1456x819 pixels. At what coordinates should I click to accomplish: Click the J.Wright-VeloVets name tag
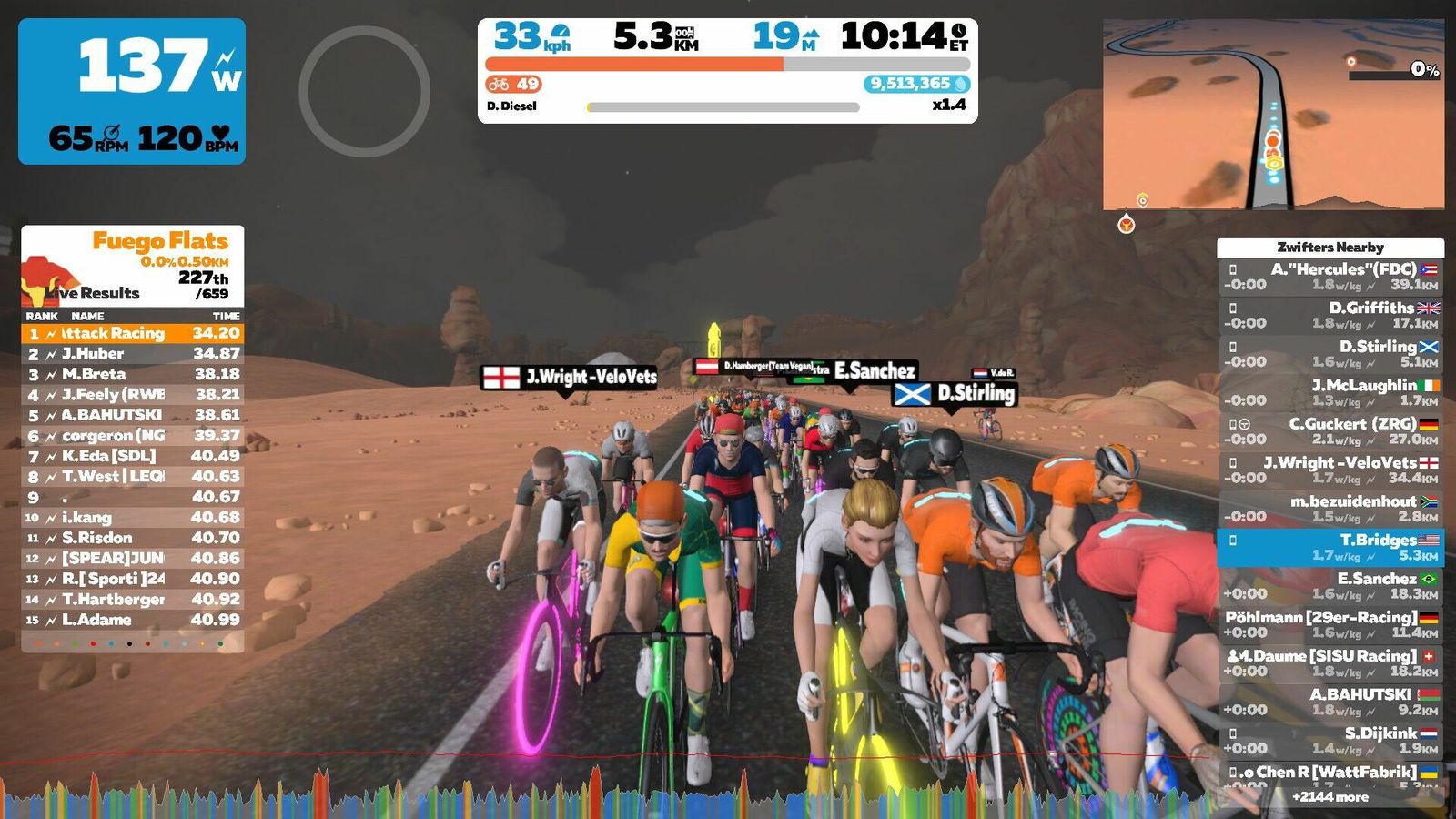pyautogui.click(x=570, y=377)
